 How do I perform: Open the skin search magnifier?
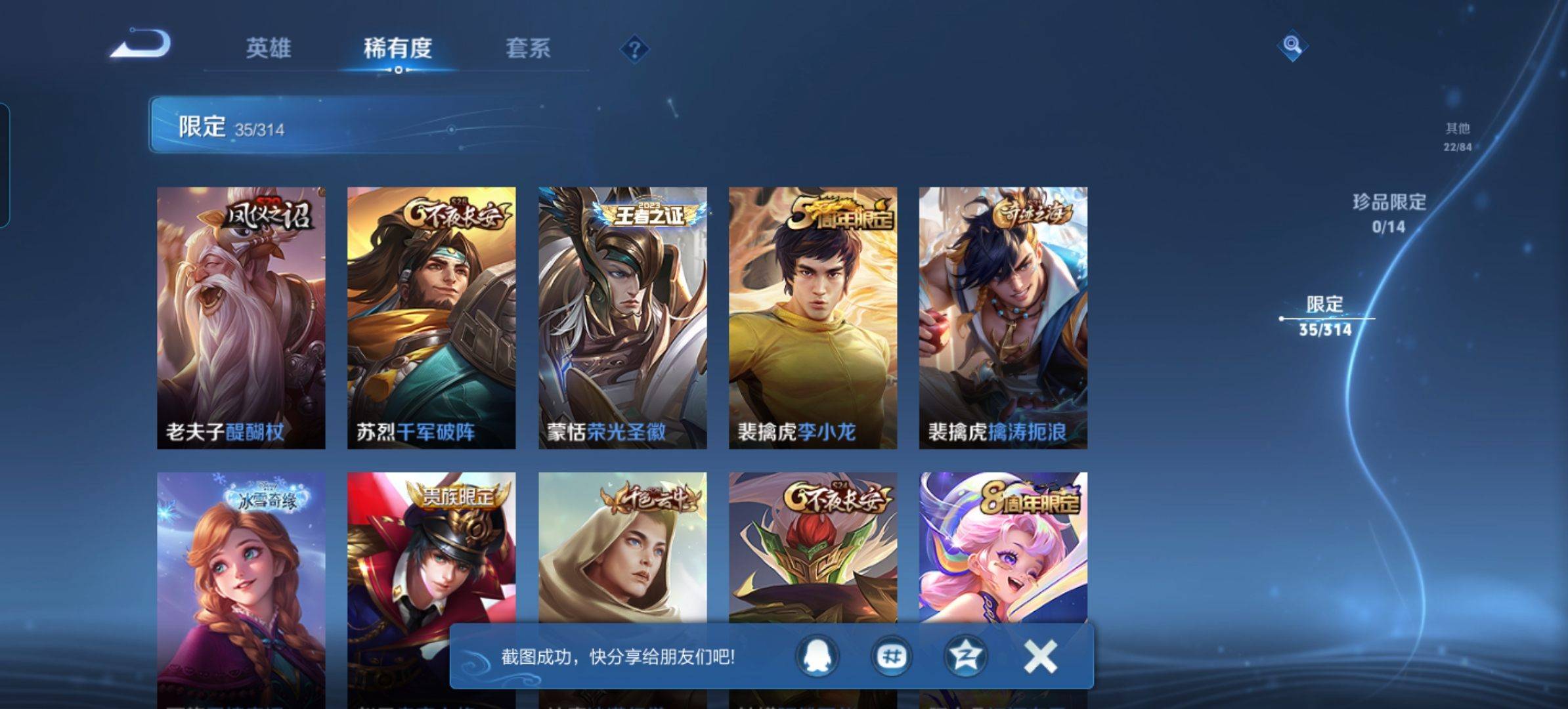coord(1292,45)
